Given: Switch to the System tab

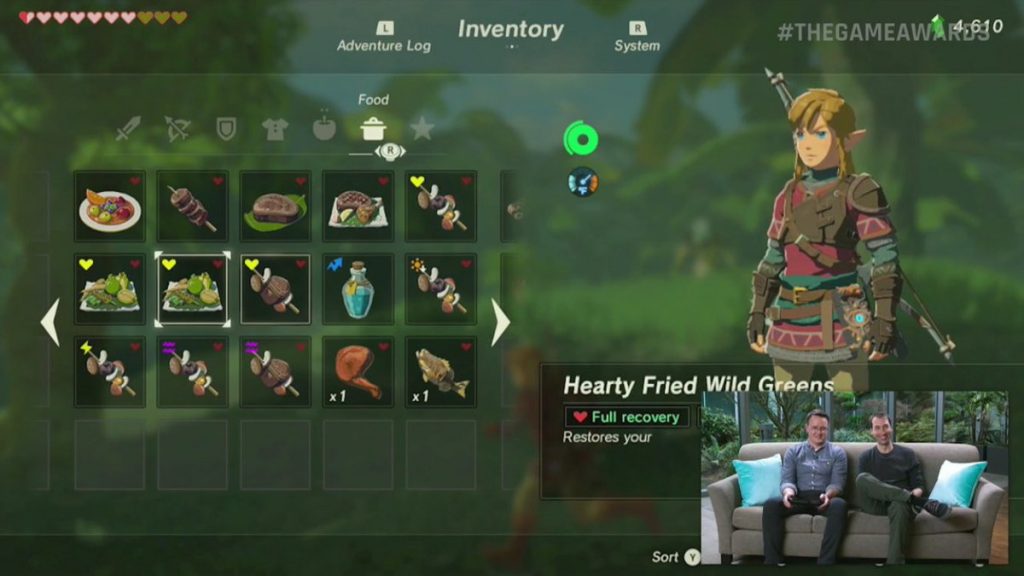Looking at the screenshot, I should pos(637,38).
